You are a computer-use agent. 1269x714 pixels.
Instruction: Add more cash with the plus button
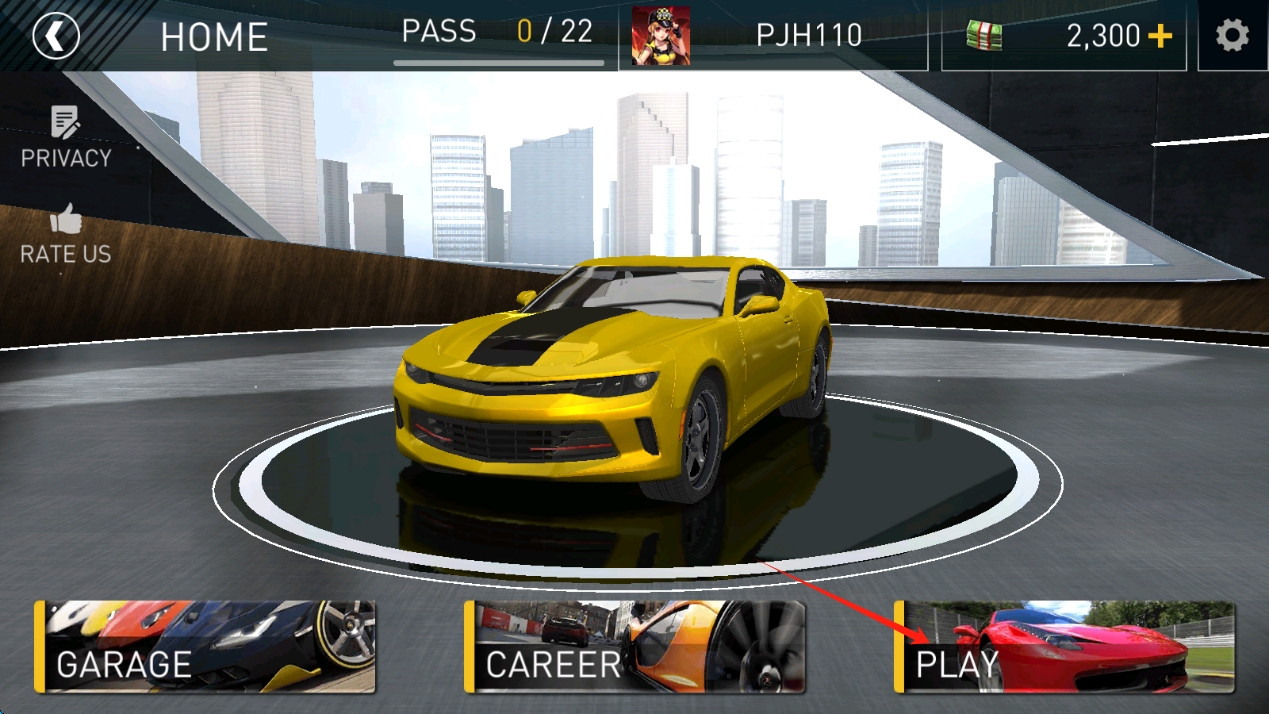pos(1160,37)
